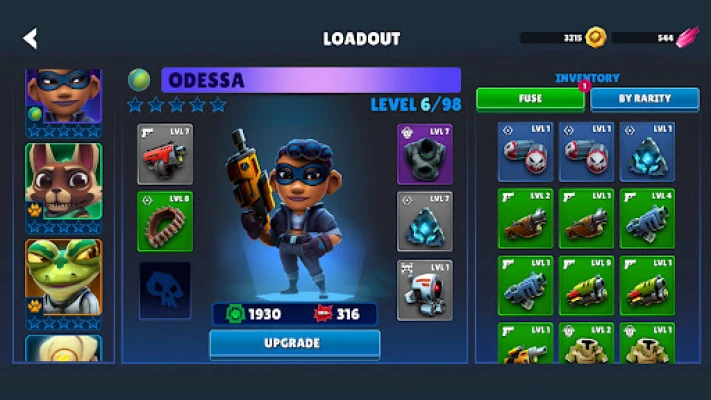Choose the LVL 9 green rocket gun

[586, 286]
